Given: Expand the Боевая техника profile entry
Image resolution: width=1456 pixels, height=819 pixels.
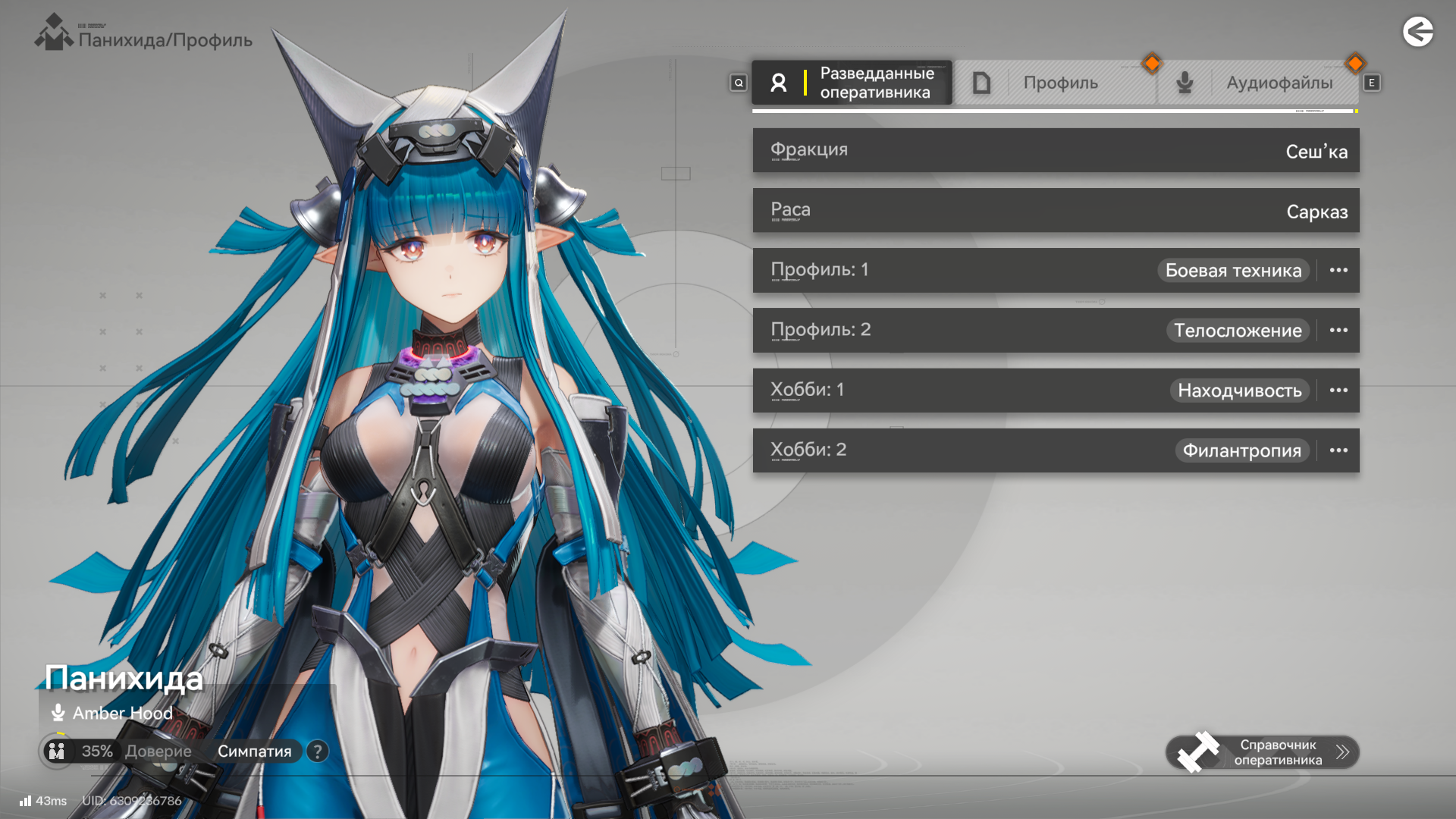Looking at the screenshot, I should (1338, 271).
